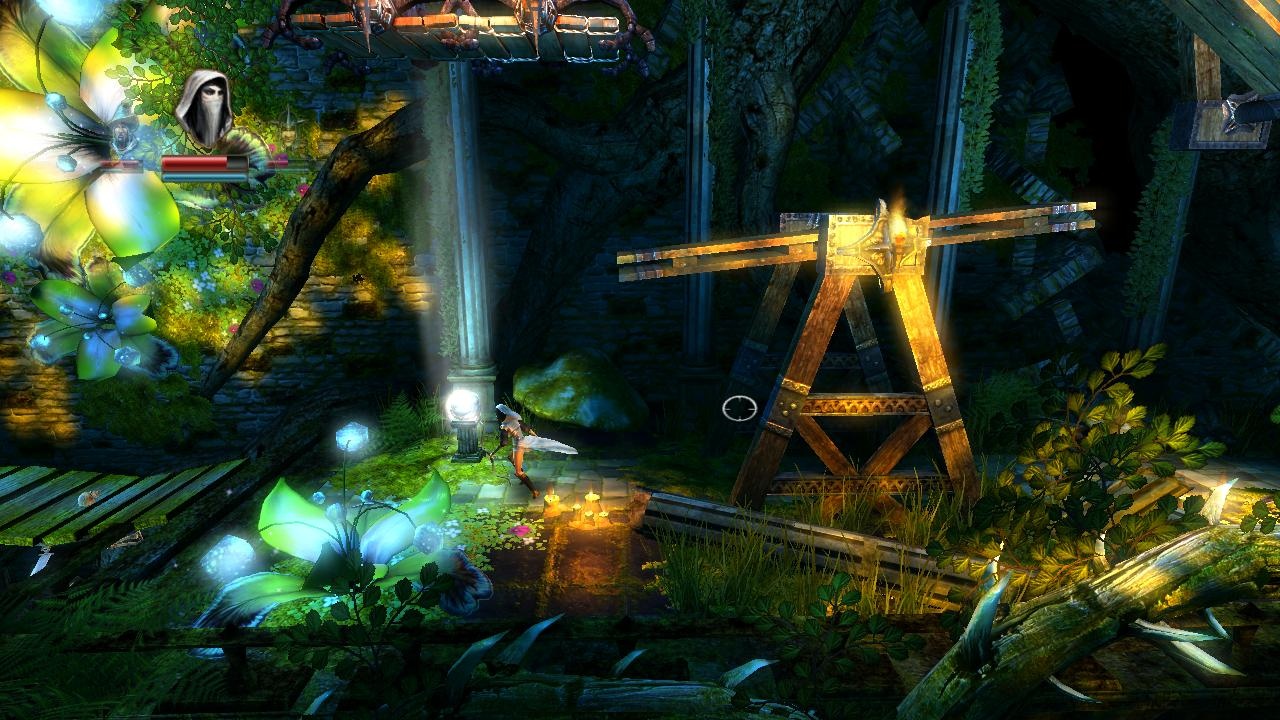Switch to the wizard character portrait

(x=122, y=133)
